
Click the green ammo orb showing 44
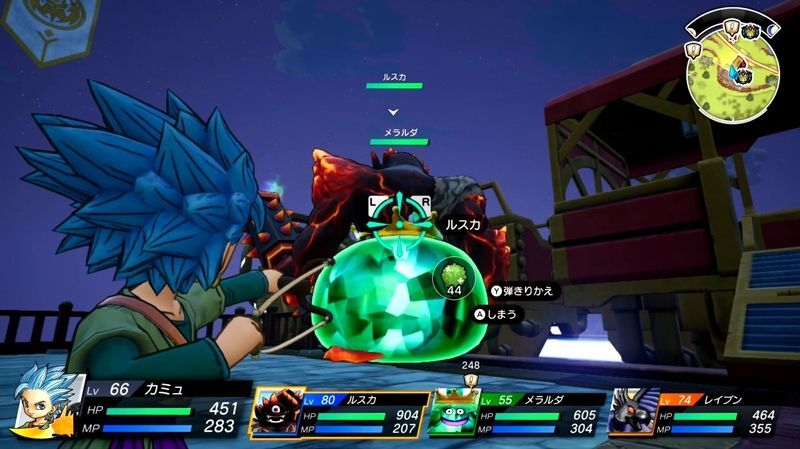pyautogui.click(x=454, y=274)
